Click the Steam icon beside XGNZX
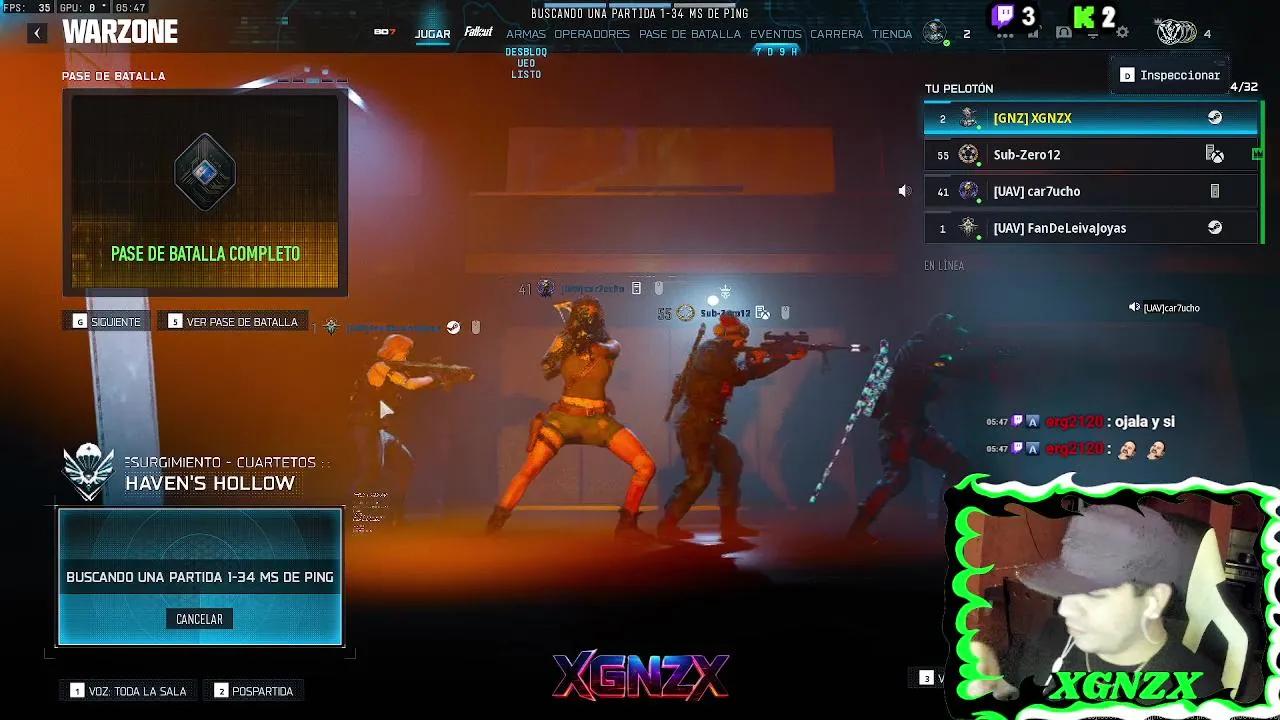The height and width of the screenshot is (720, 1280). [x=1216, y=116]
